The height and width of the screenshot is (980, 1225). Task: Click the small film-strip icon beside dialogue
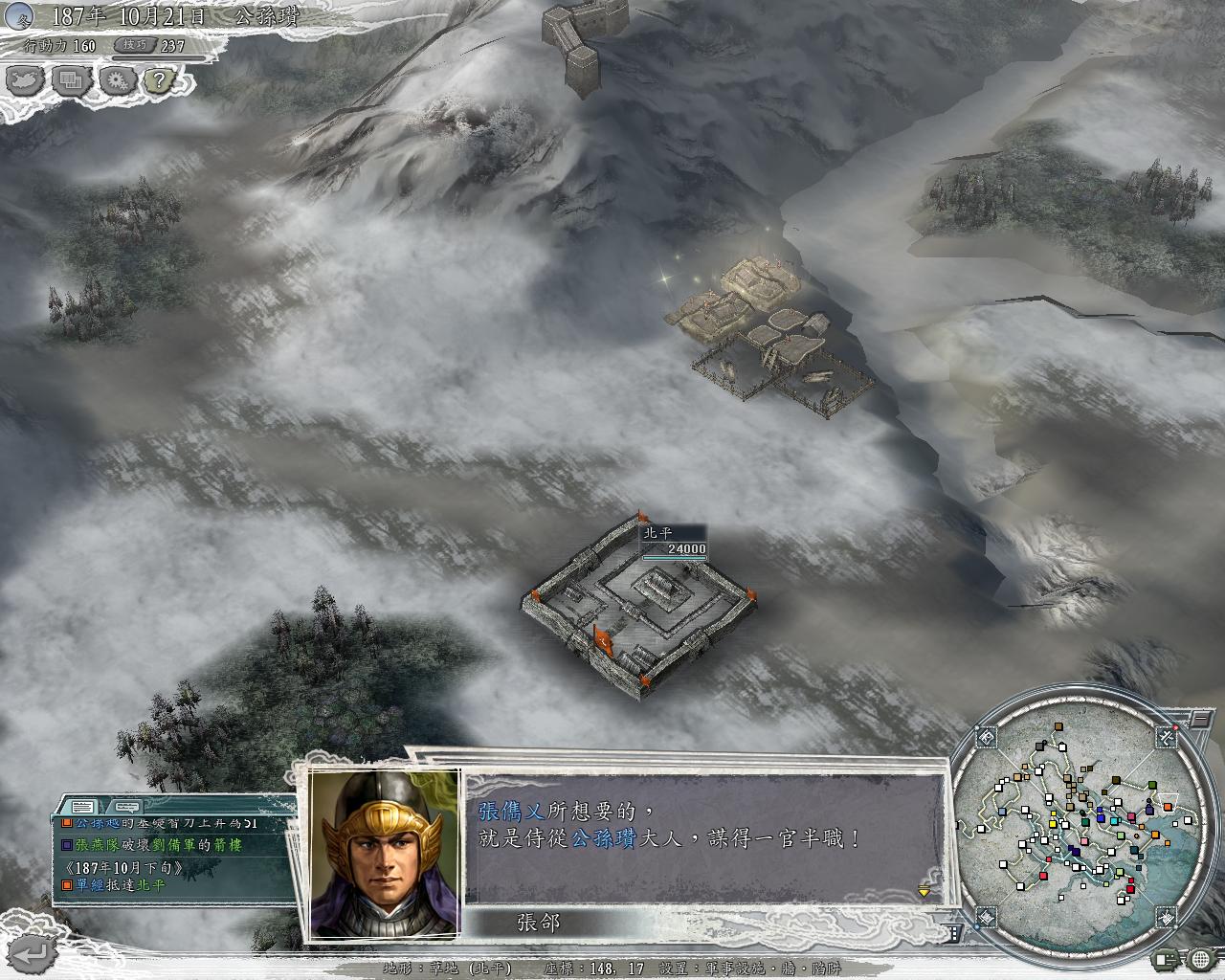954,932
